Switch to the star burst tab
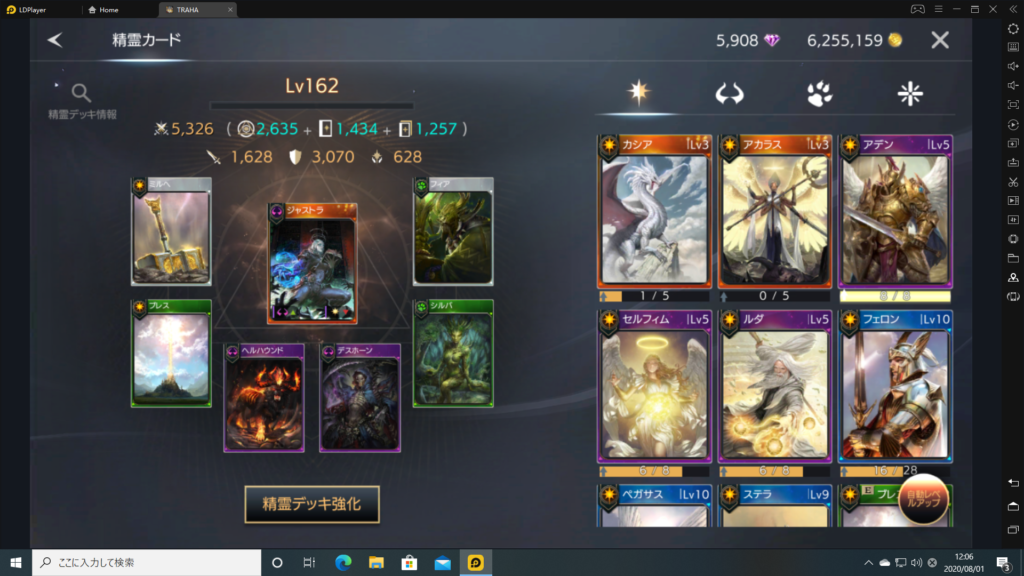Image resolution: width=1024 pixels, height=576 pixels. (x=639, y=93)
